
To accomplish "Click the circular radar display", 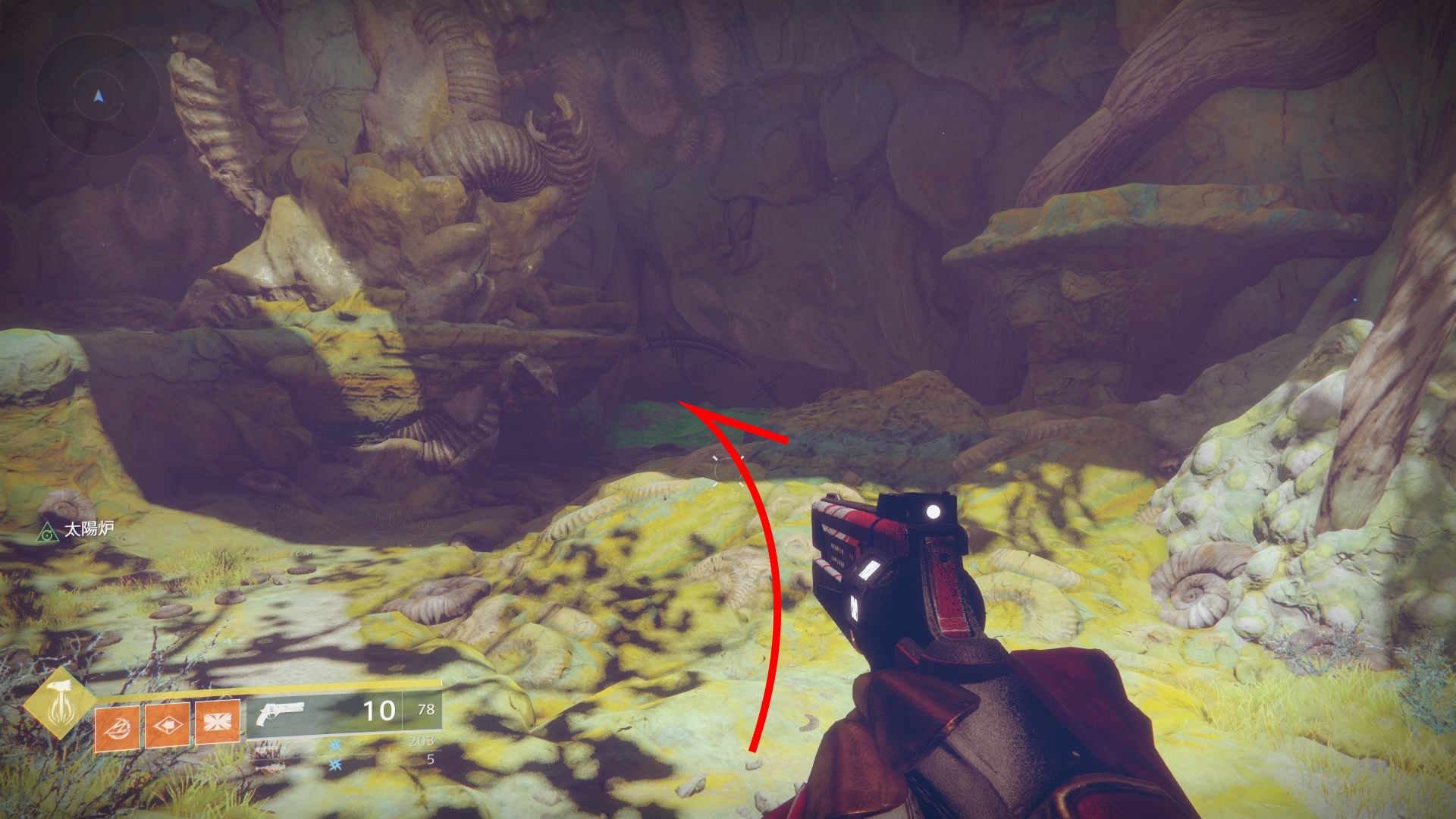I will 98,96.
